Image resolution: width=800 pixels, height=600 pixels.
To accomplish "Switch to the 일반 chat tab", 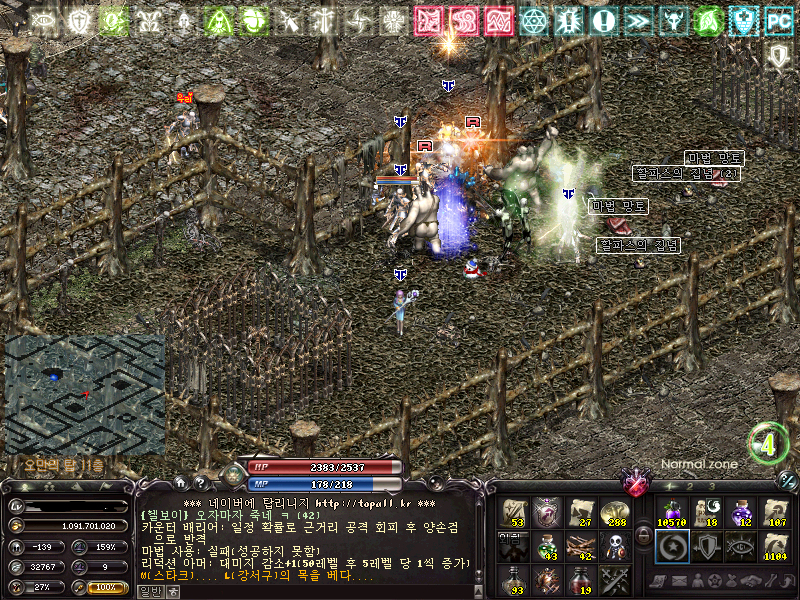I will [148, 591].
